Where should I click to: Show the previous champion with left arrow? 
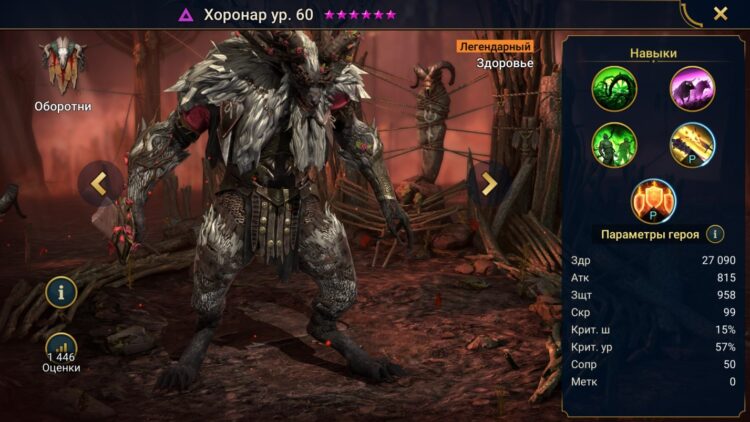[100, 183]
